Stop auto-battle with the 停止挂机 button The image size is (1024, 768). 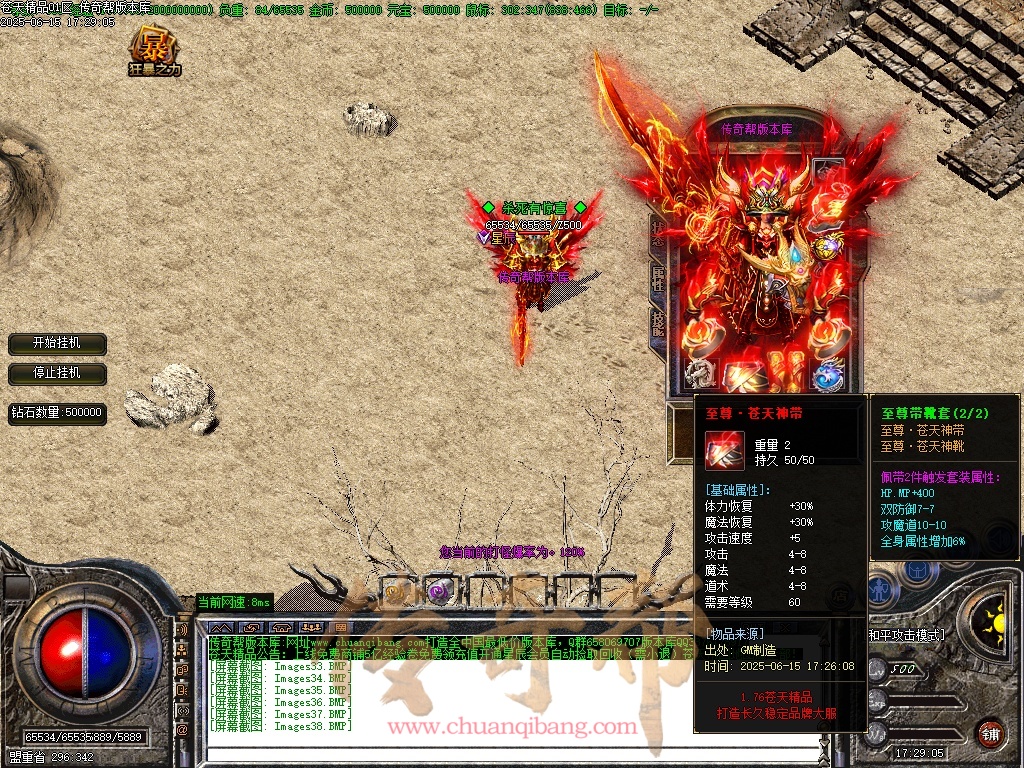click(57, 373)
